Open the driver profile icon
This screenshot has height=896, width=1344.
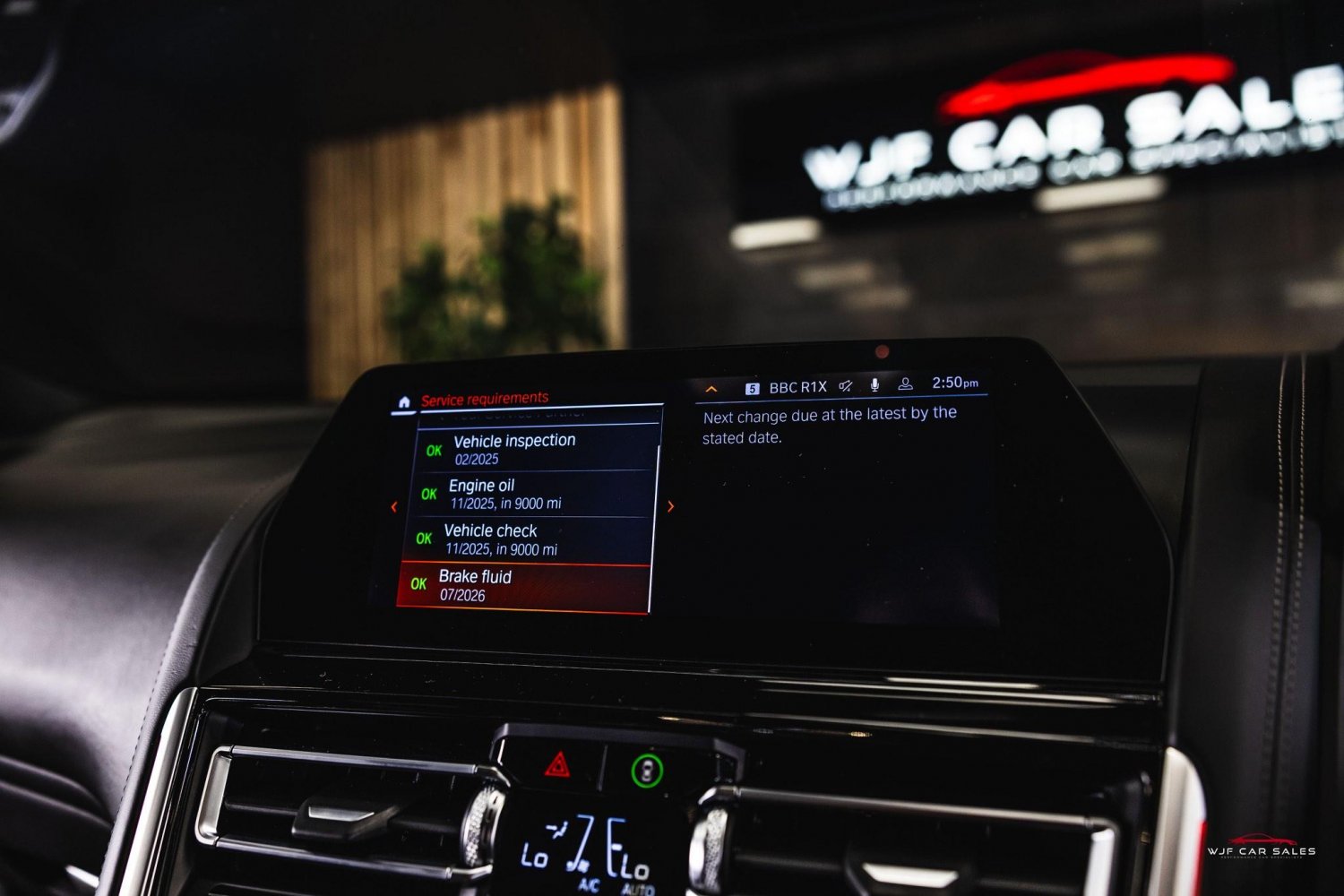pyautogui.click(x=905, y=384)
